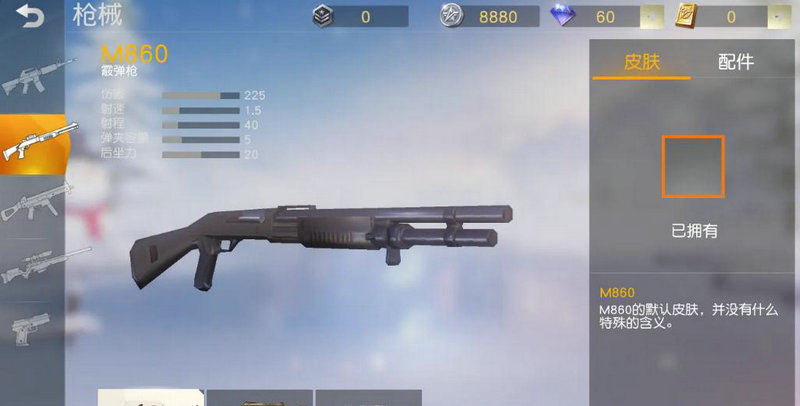800x406 pixels.
Task: Open the 配件 attachments tab
Action: (x=736, y=61)
